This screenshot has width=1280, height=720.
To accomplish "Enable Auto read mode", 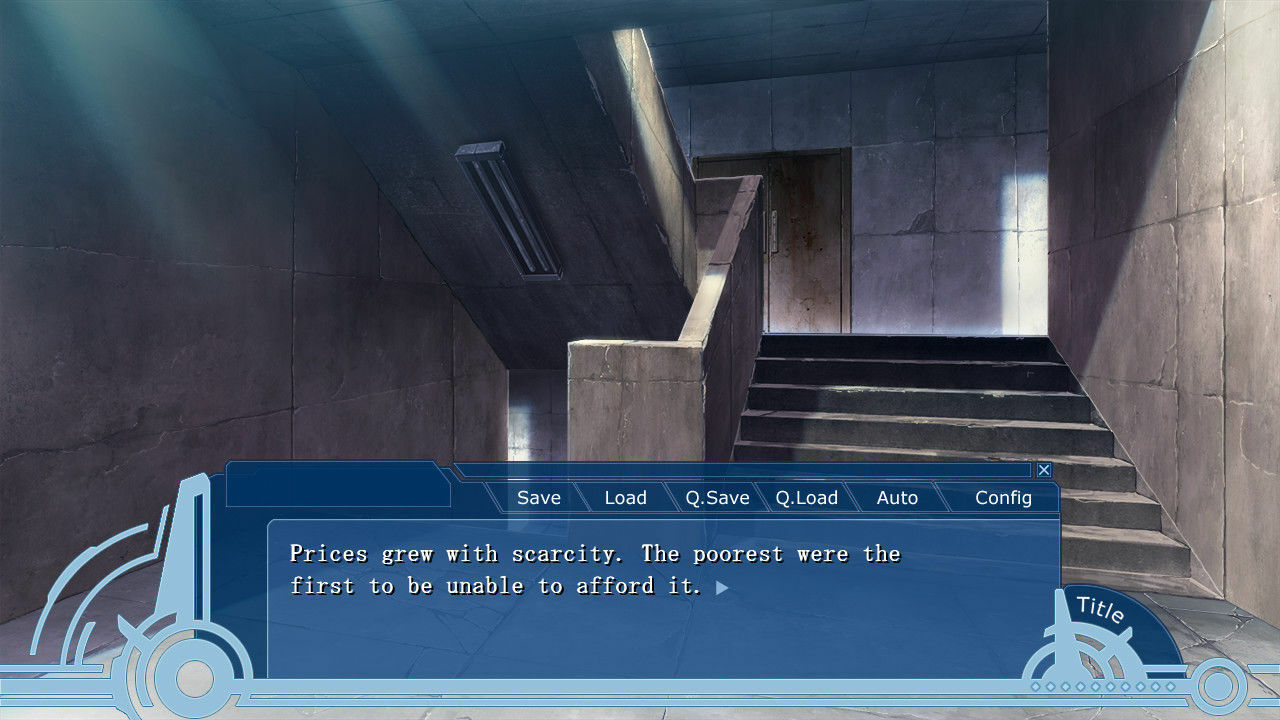I will [x=898, y=497].
